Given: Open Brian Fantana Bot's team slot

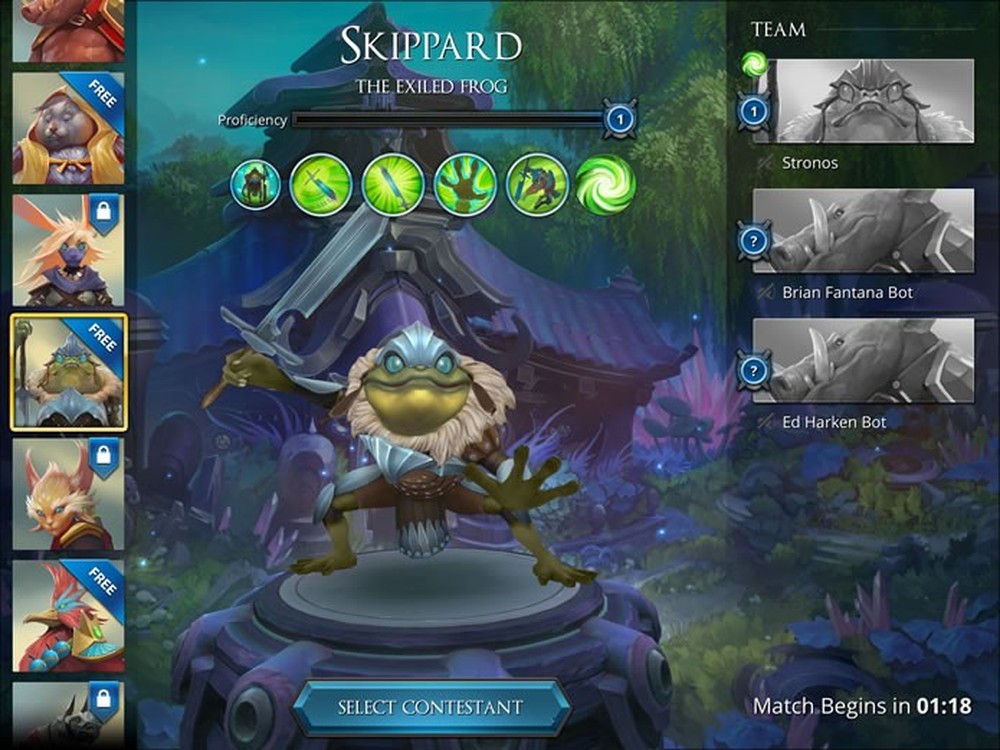Looking at the screenshot, I should pos(863,230).
